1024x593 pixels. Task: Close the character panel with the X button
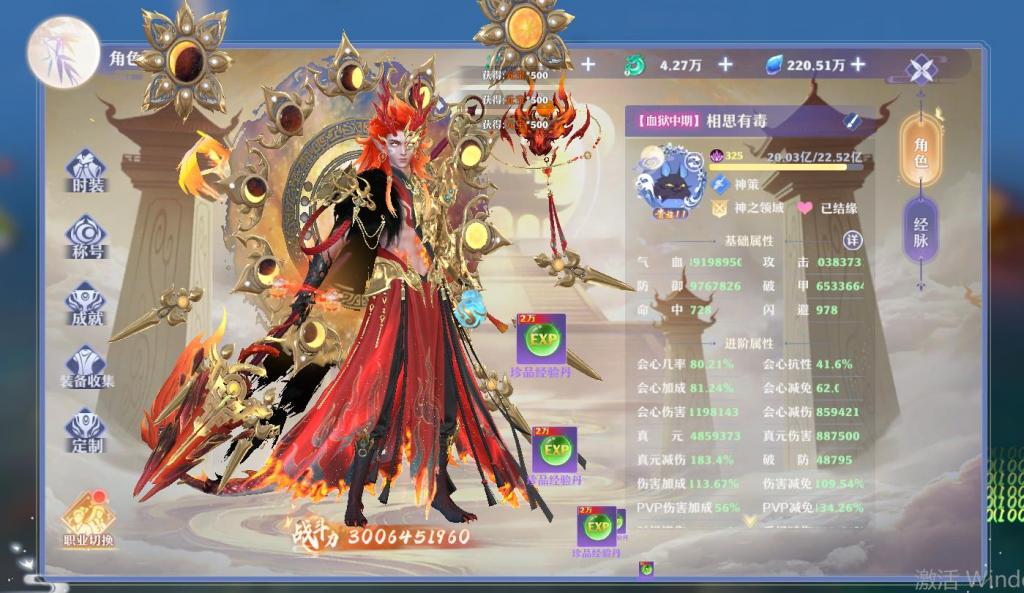(920, 70)
